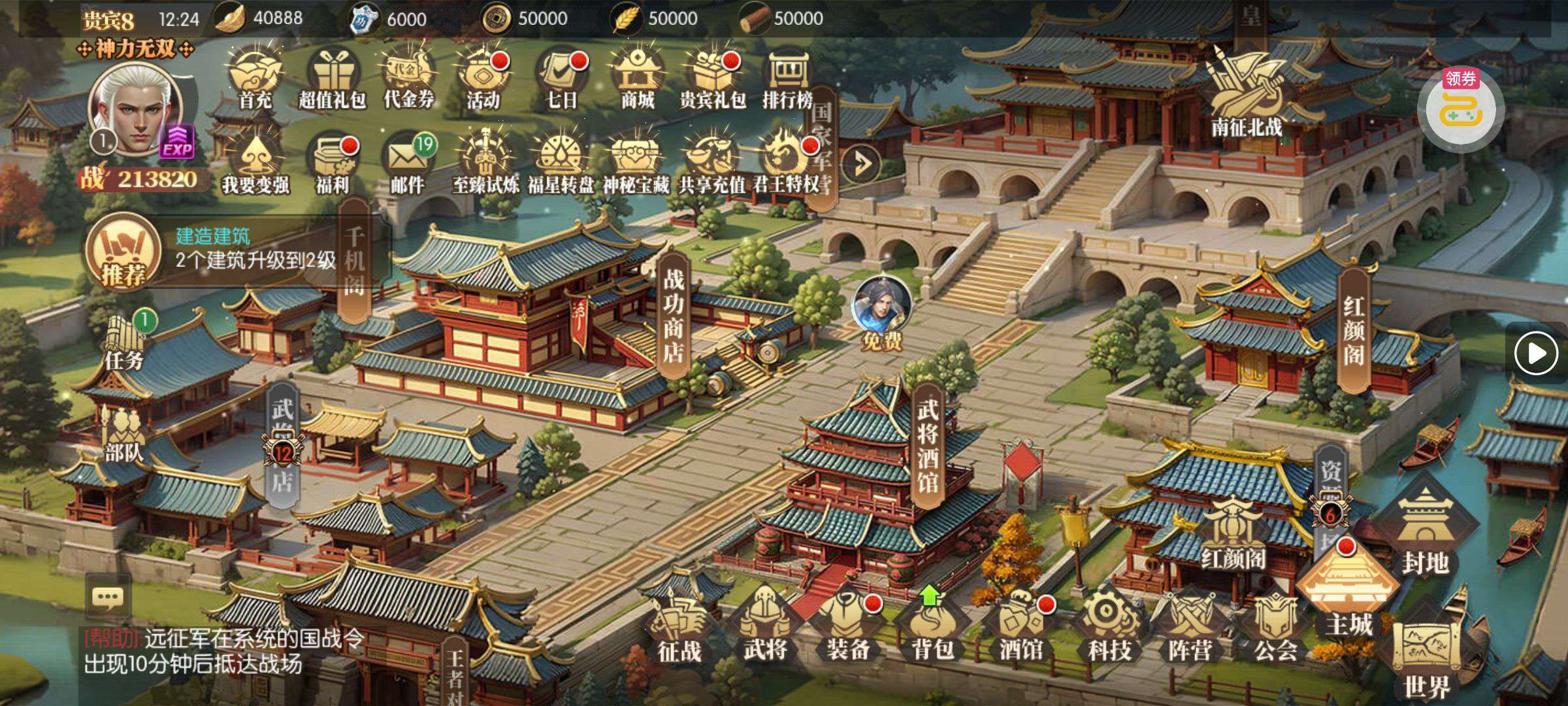
Task: Check the 邮件 mail inbox
Action: tap(407, 163)
